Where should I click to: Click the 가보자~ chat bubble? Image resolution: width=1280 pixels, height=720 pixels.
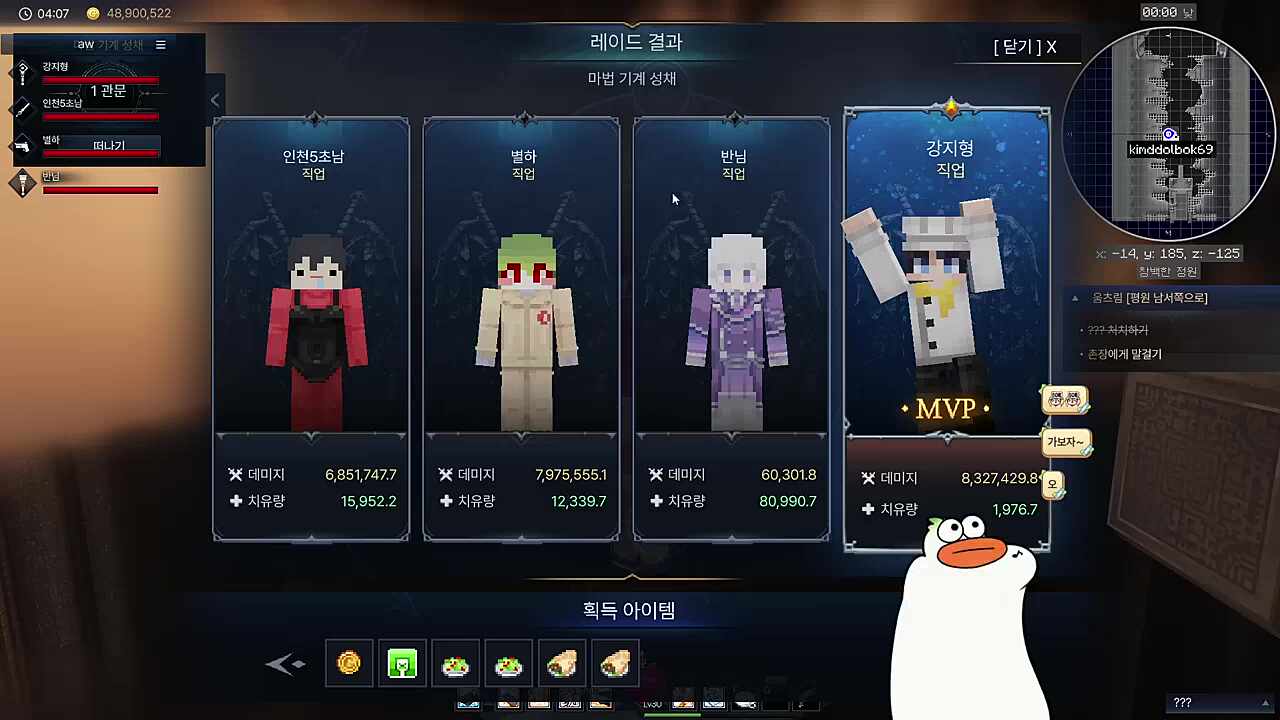pos(1066,442)
